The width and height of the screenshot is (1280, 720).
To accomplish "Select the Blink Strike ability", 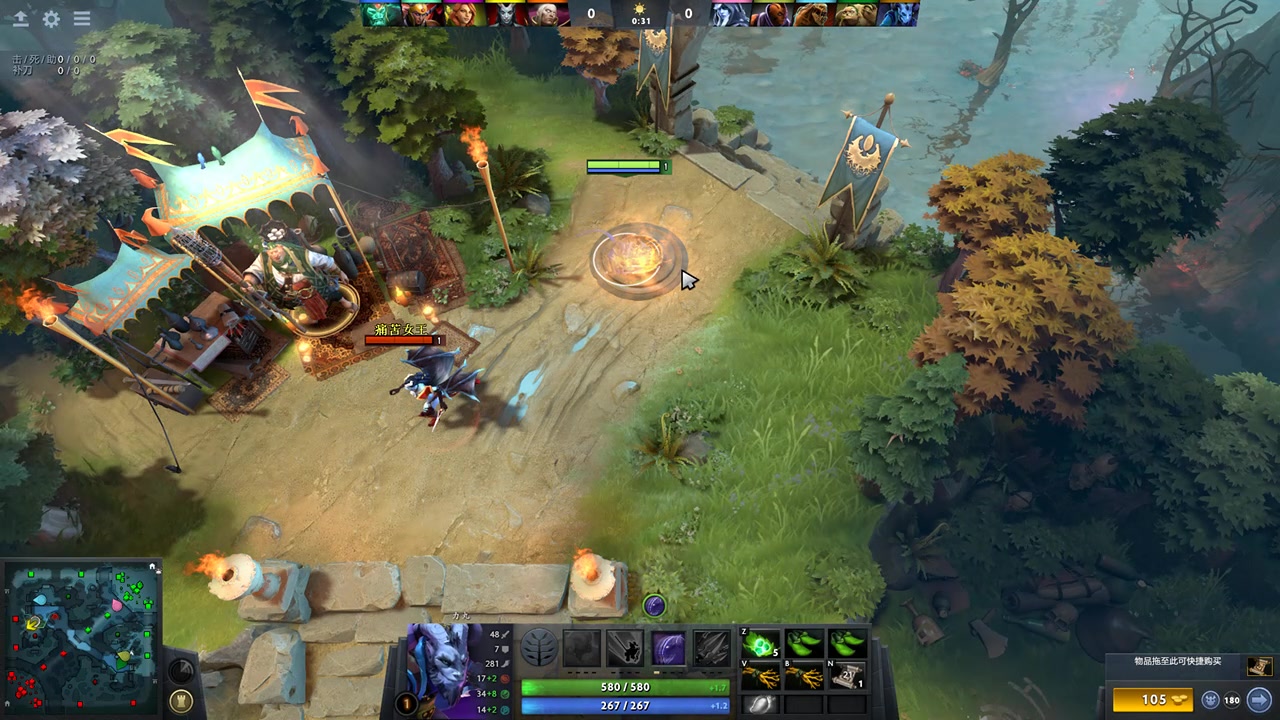I will pos(625,648).
